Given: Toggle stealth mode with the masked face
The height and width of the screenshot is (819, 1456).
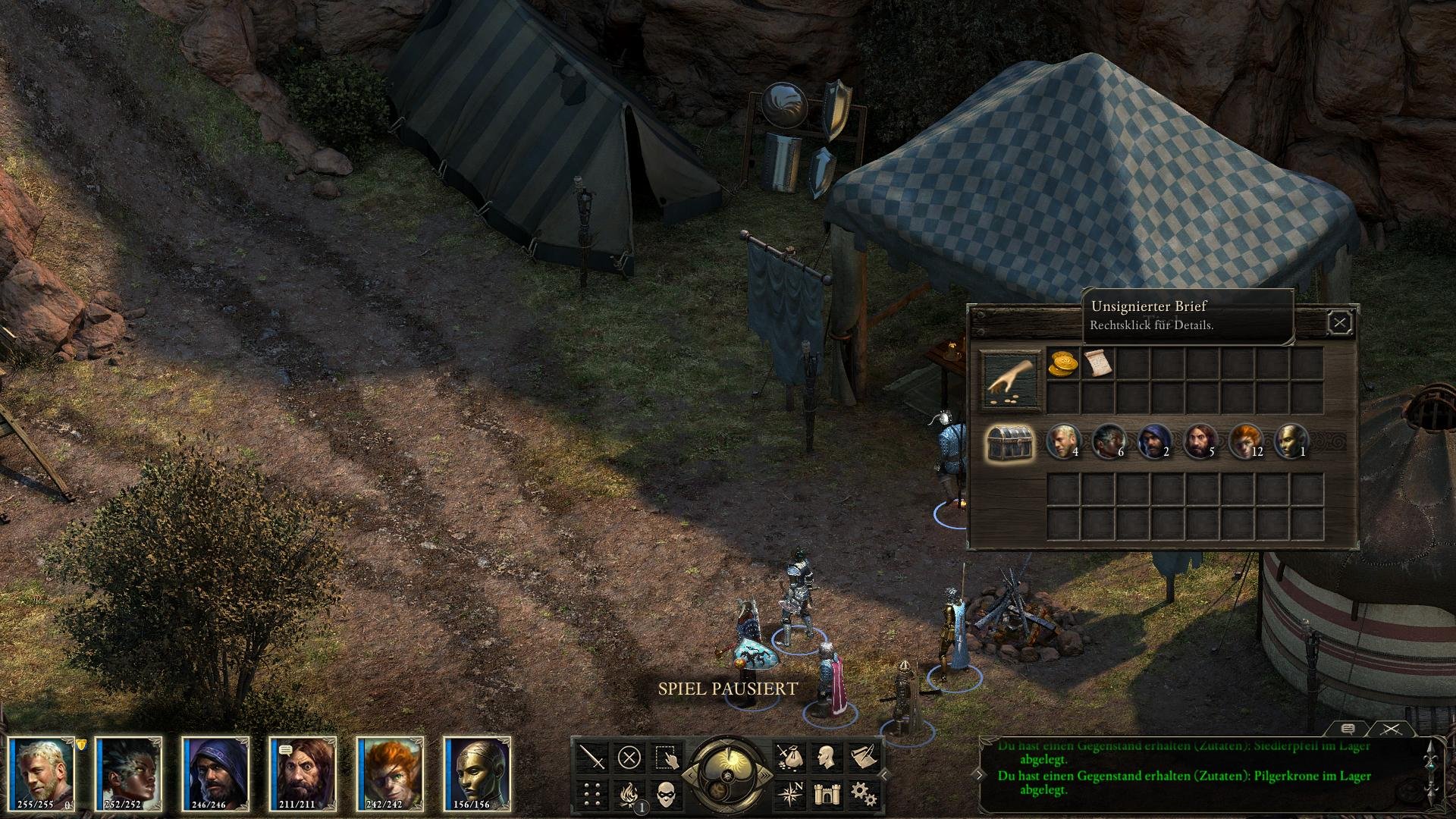Looking at the screenshot, I should pos(667,794).
